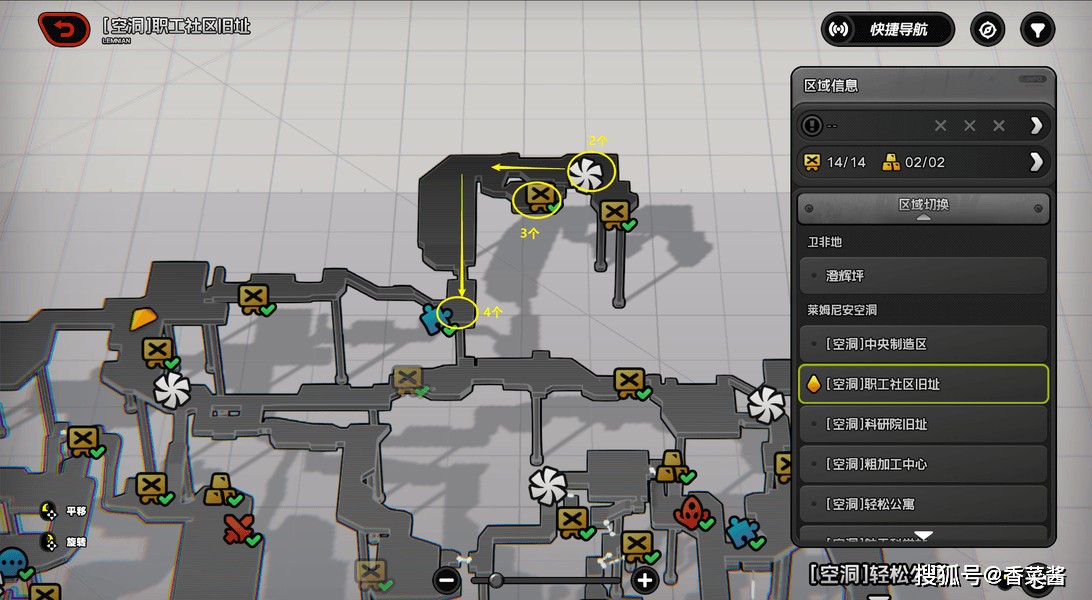Screen dimensions: 1092x600
Task: Switch to [空洞]科研院旧址
Action: click(923, 424)
